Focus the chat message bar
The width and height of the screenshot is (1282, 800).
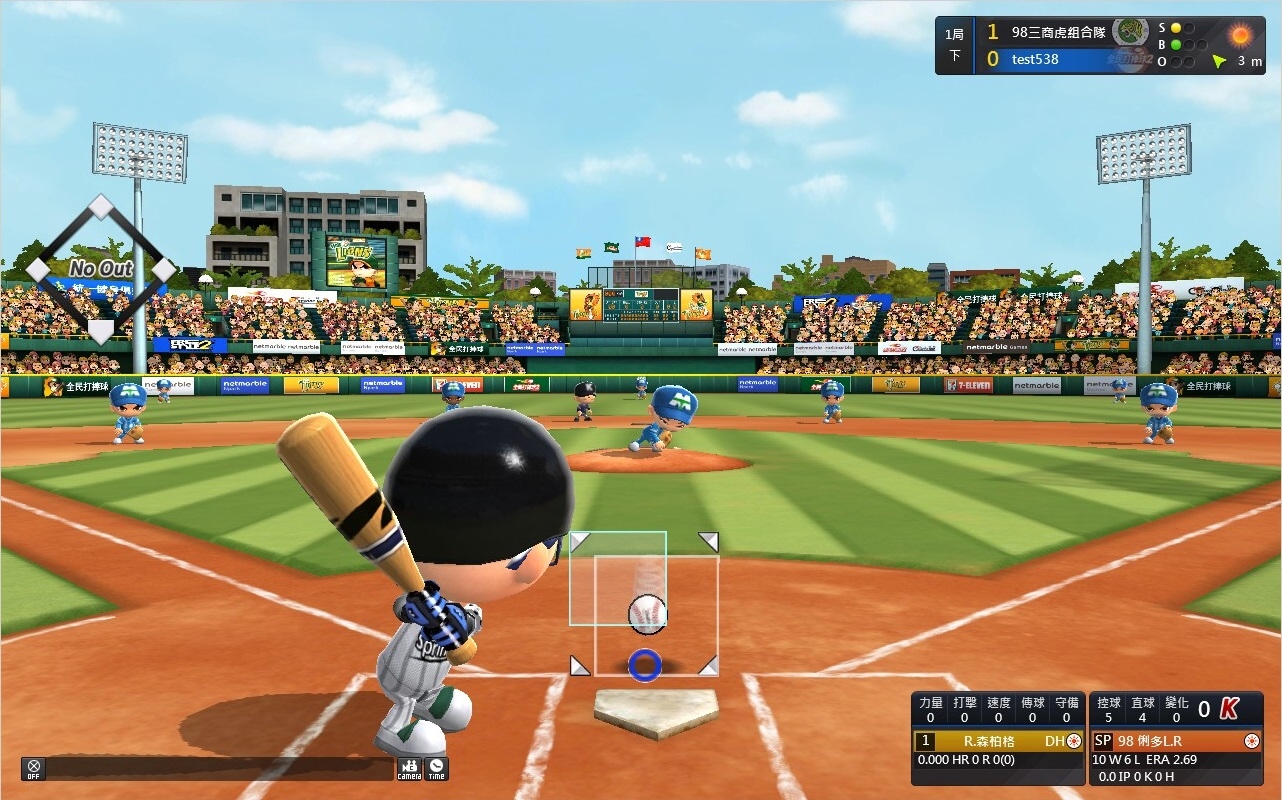(x=220, y=768)
